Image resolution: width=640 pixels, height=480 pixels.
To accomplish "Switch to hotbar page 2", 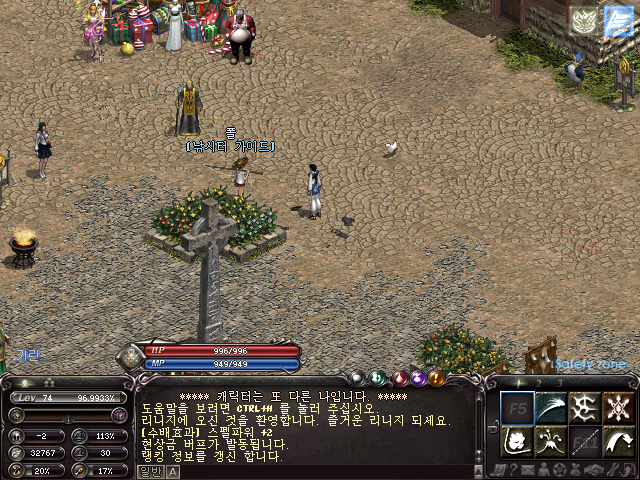I will coord(537,382).
